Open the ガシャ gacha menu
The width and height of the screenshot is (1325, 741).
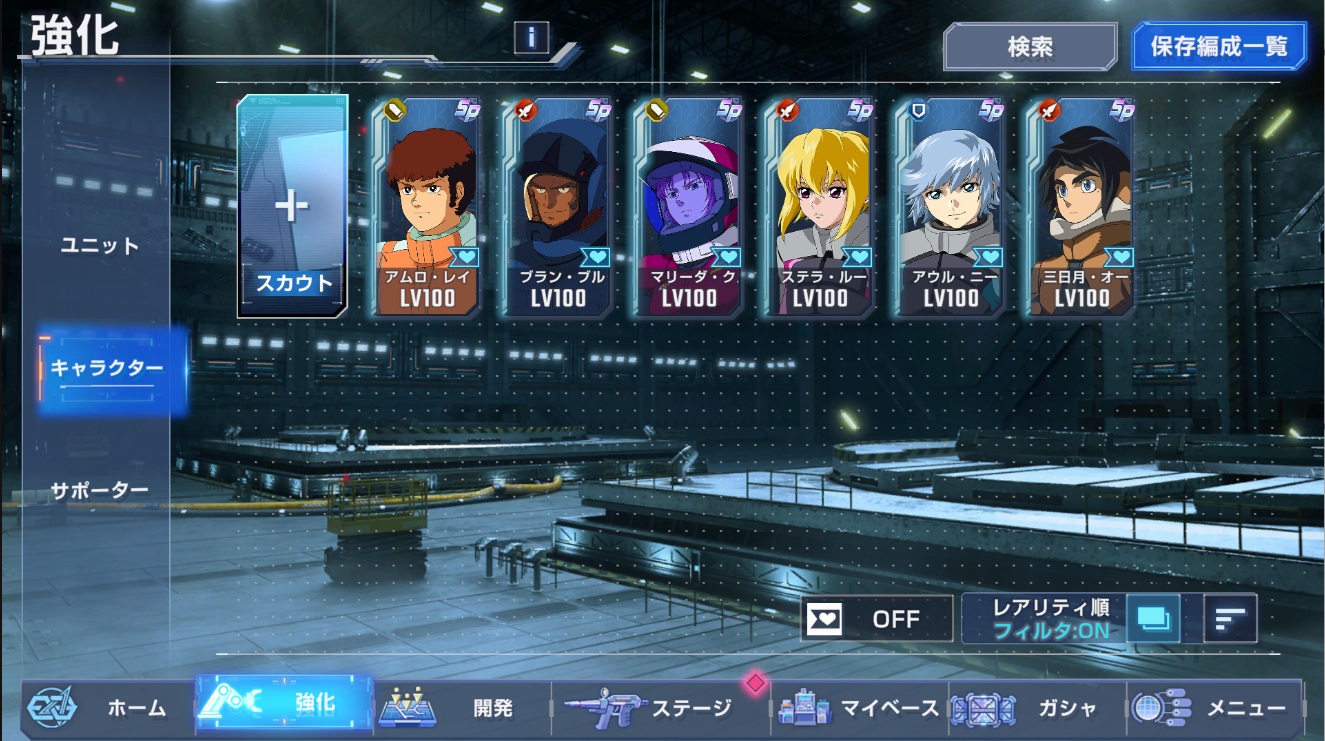tap(1035, 708)
